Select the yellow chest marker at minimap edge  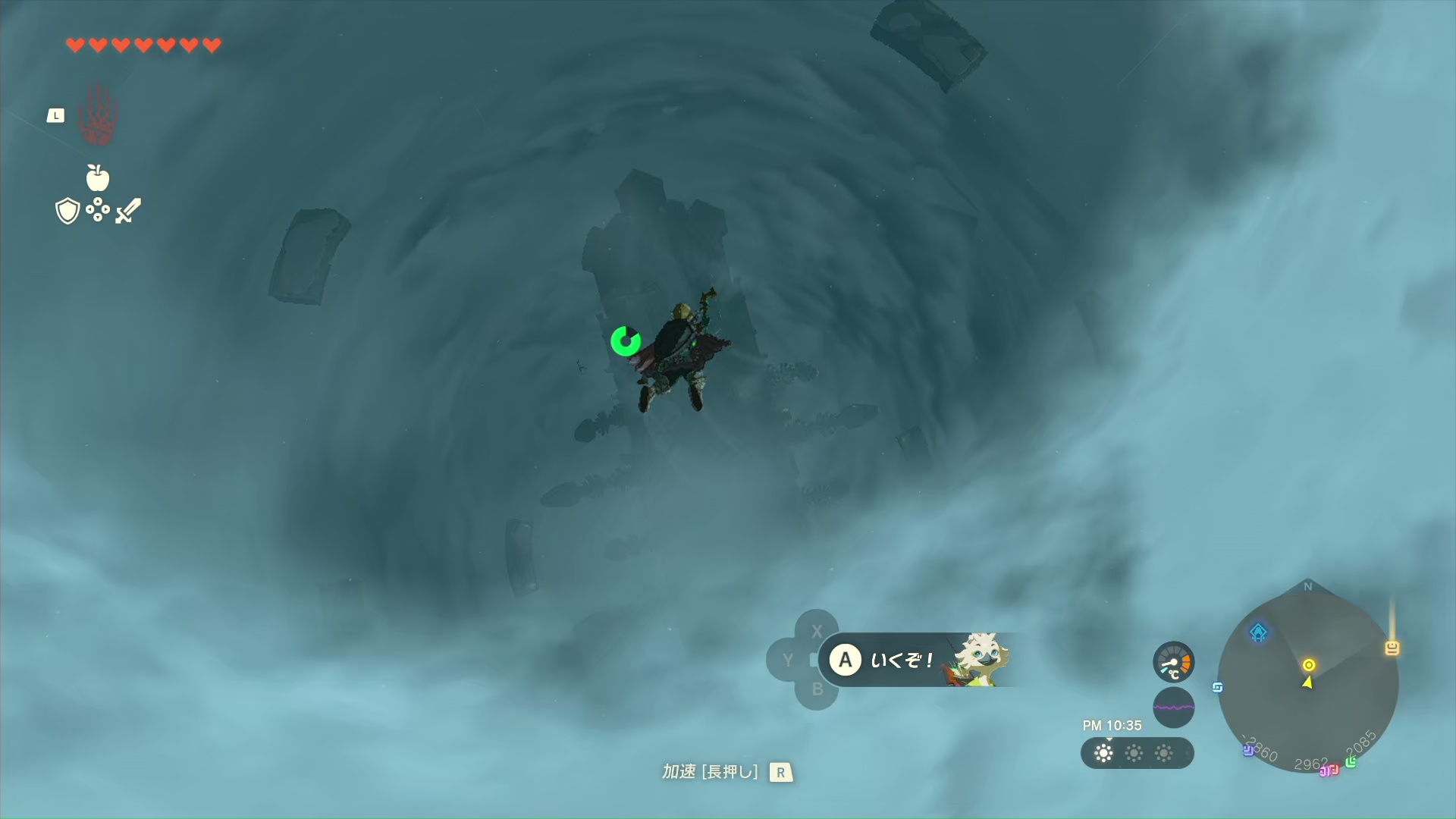1392,648
